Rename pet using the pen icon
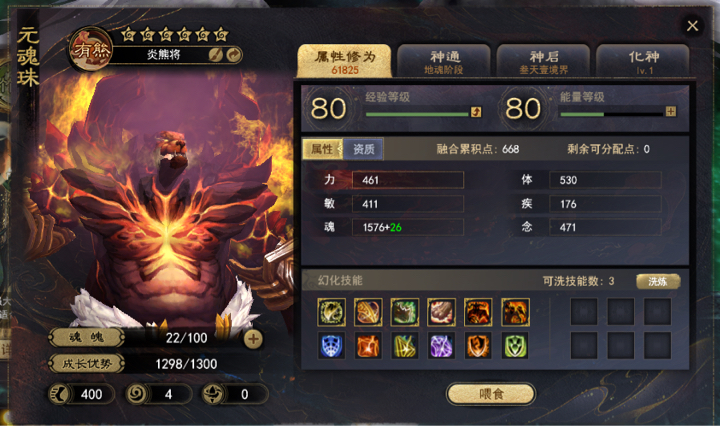The image size is (720, 426). 215,55
